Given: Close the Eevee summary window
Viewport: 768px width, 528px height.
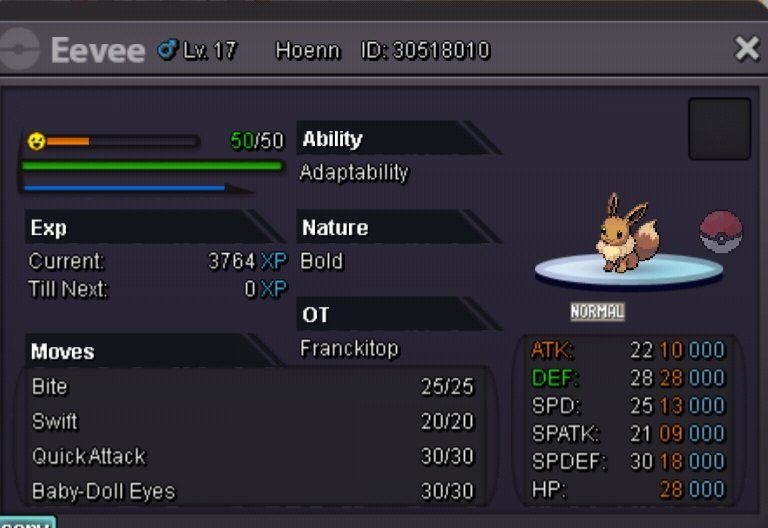Looking at the screenshot, I should click(x=746, y=49).
